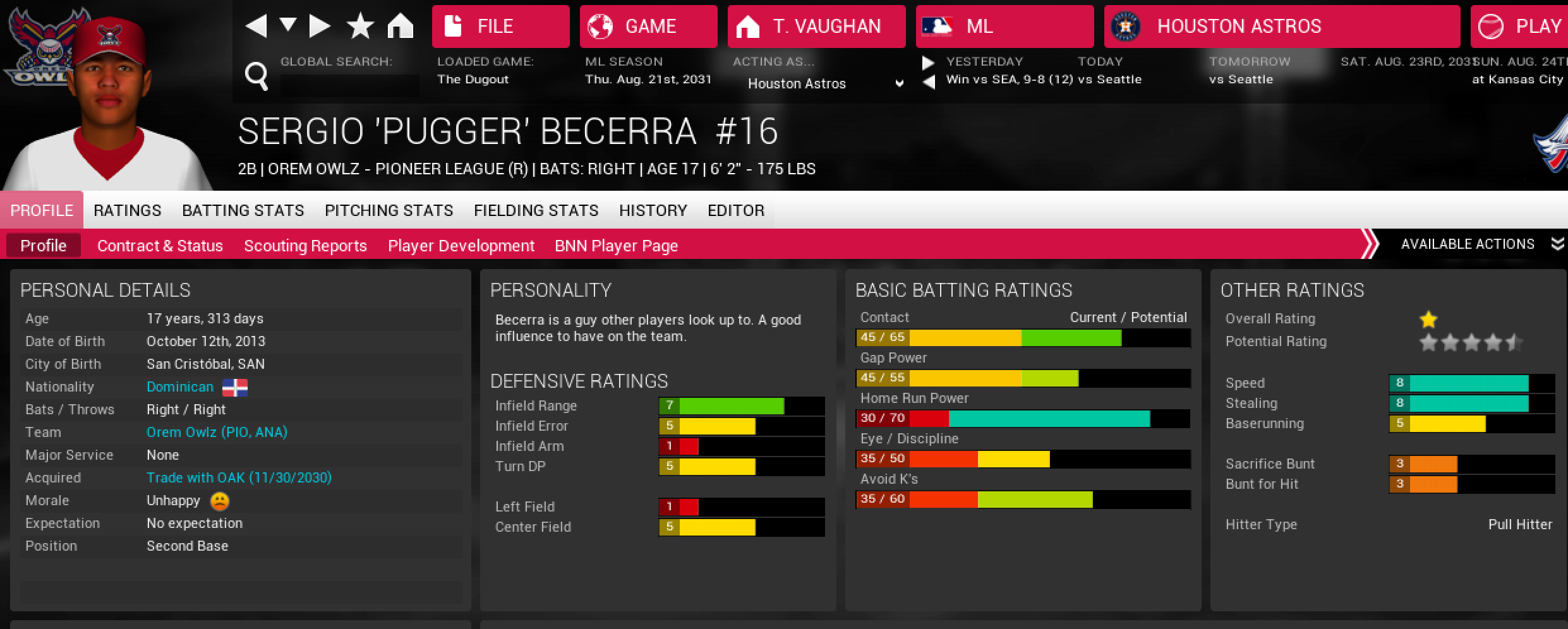The image size is (1568, 629).
Task: Open Scouting Reports subtab
Action: [305, 246]
